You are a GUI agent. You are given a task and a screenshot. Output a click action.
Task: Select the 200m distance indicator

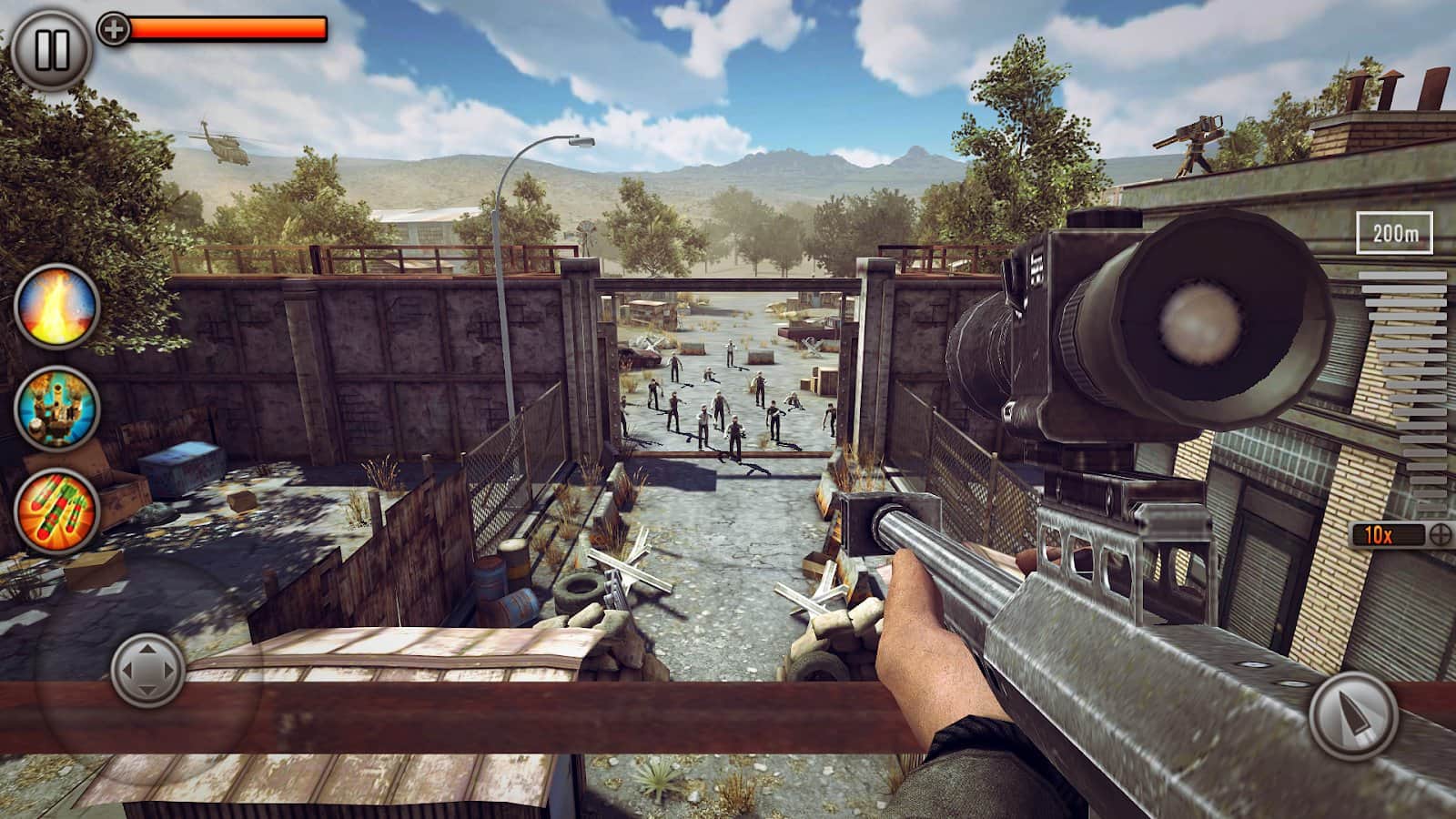[x=1395, y=234]
